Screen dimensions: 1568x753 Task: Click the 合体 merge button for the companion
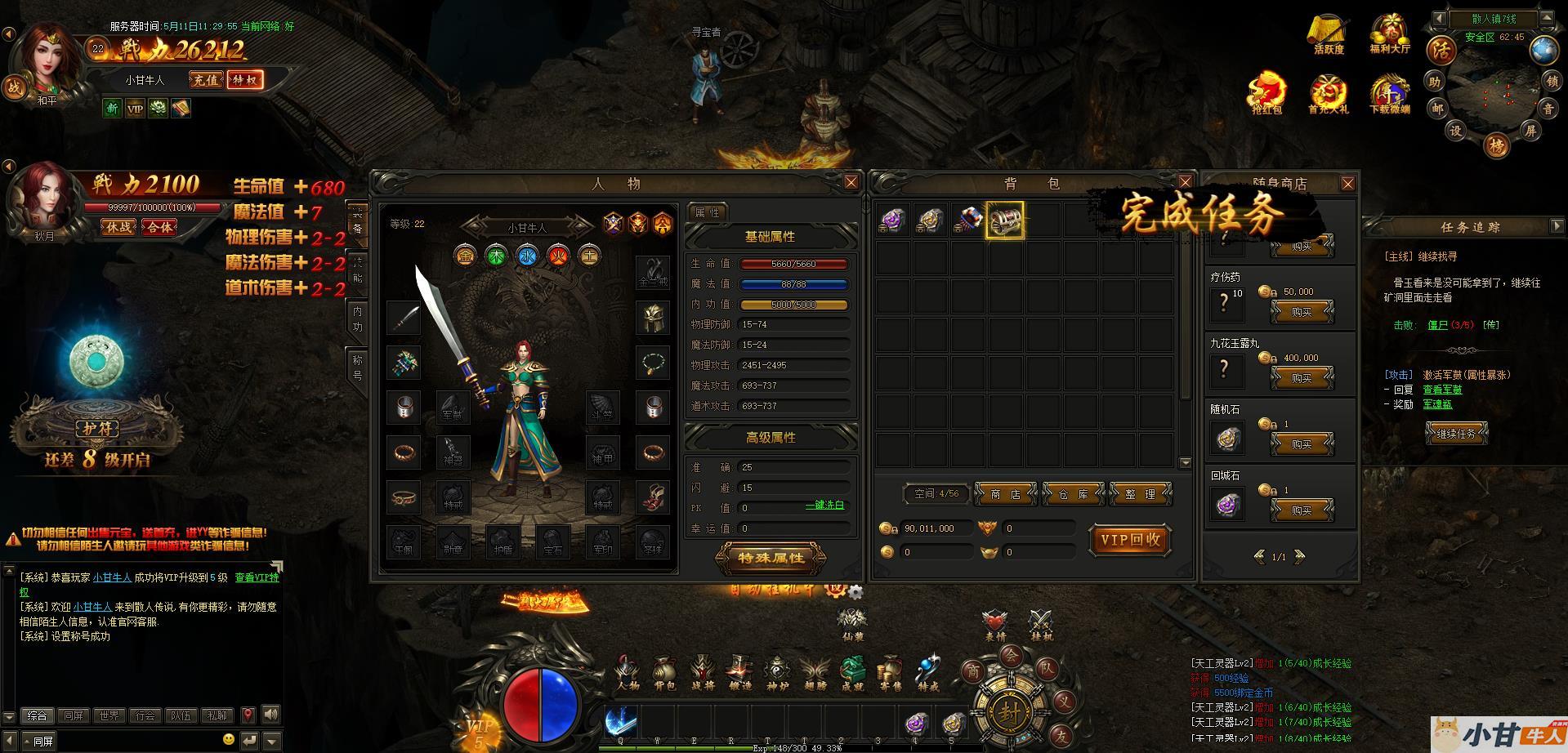pyautogui.click(x=159, y=227)
